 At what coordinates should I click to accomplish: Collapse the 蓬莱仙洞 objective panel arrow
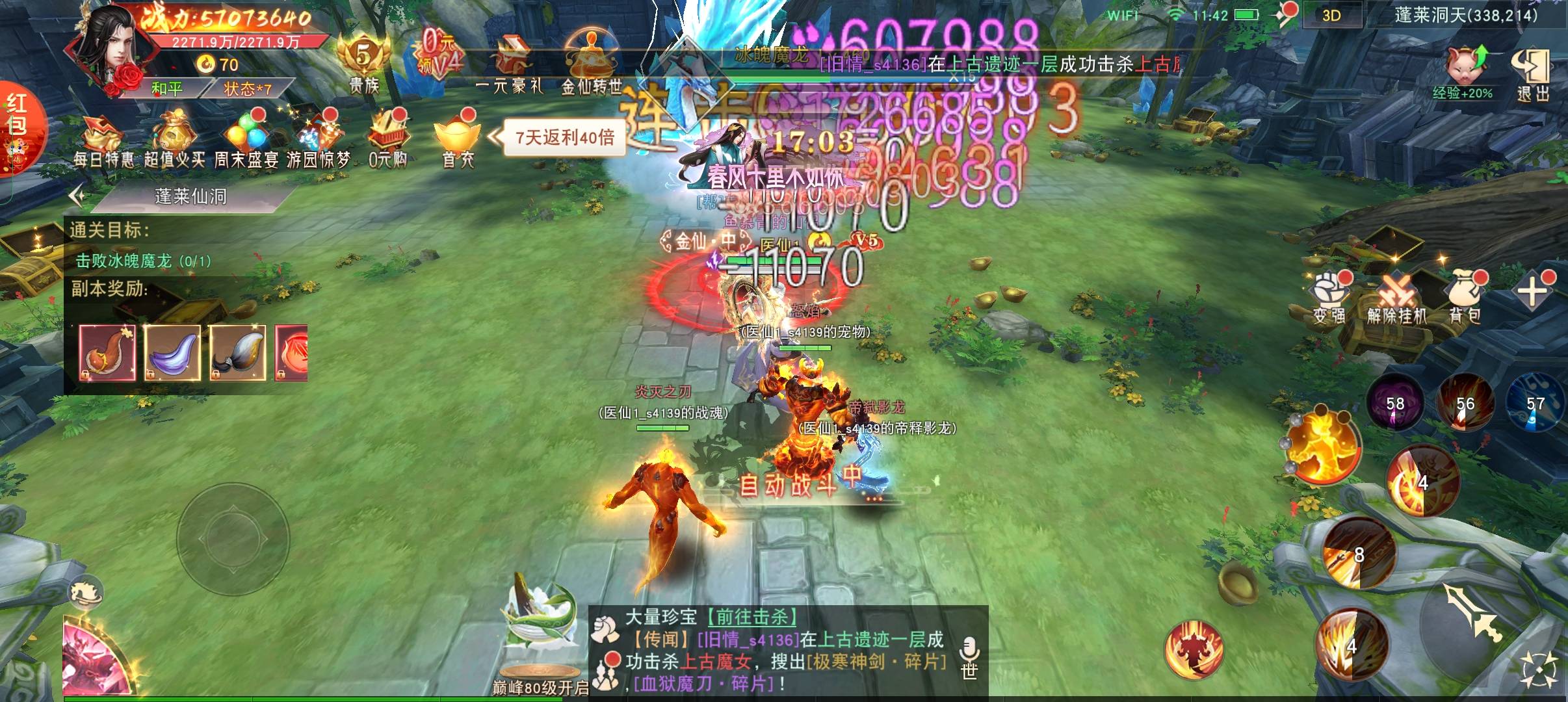point(77,195)
